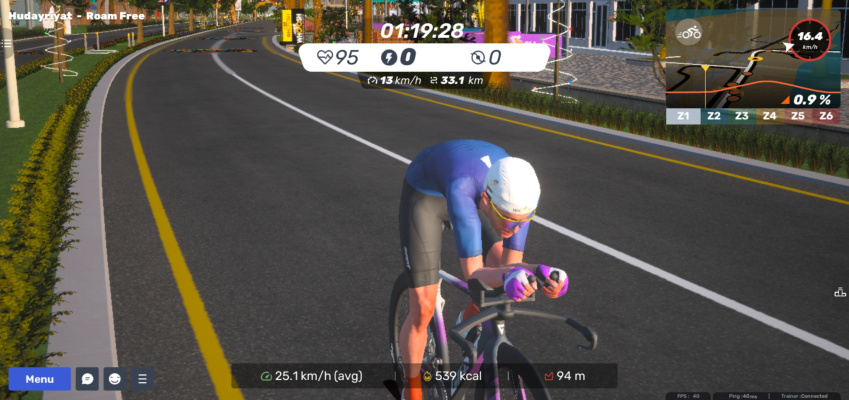Open the chat speech bubble icon

87,379
